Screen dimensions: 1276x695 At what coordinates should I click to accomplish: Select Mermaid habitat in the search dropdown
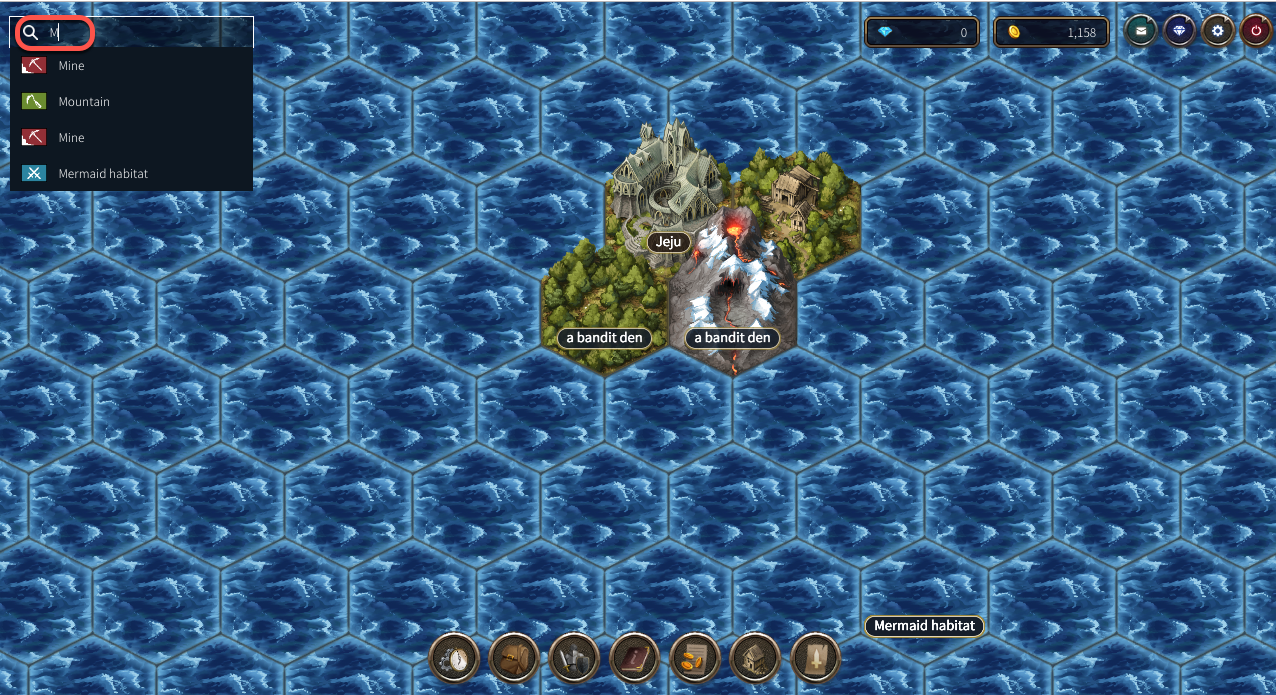[x=103, y=174]
